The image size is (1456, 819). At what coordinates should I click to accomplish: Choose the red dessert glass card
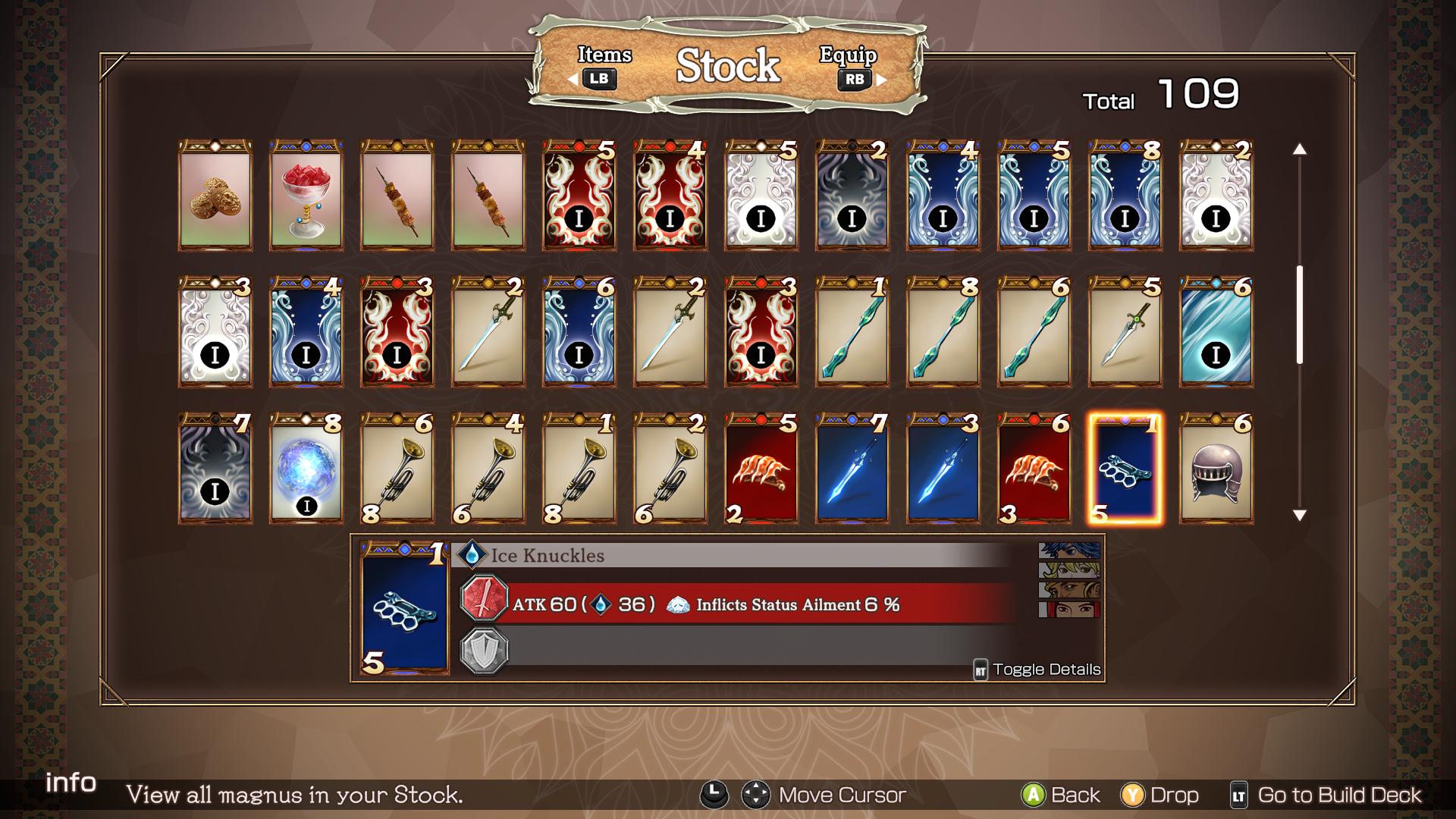(x=306, y=196)
